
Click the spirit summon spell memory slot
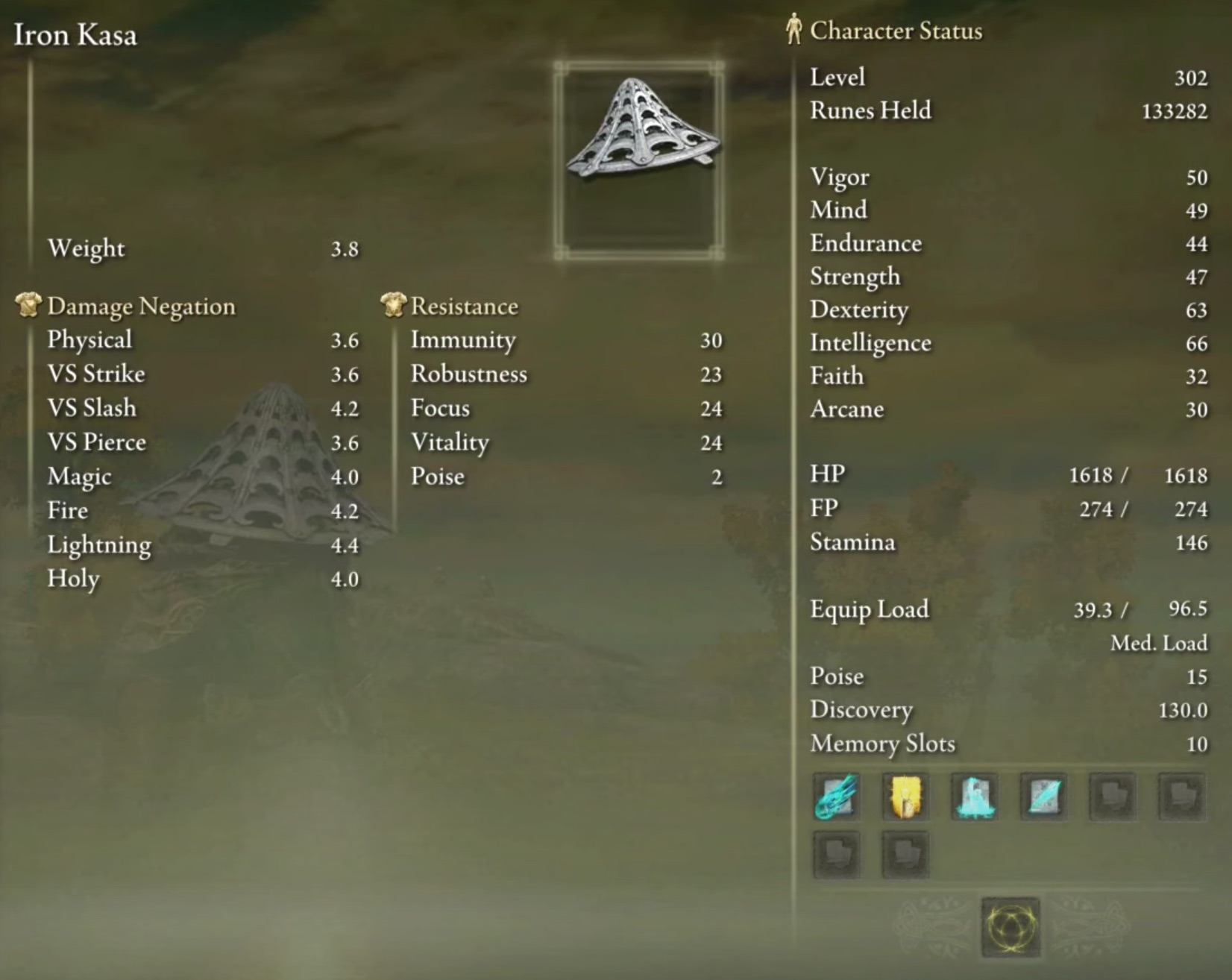(974, 797)
